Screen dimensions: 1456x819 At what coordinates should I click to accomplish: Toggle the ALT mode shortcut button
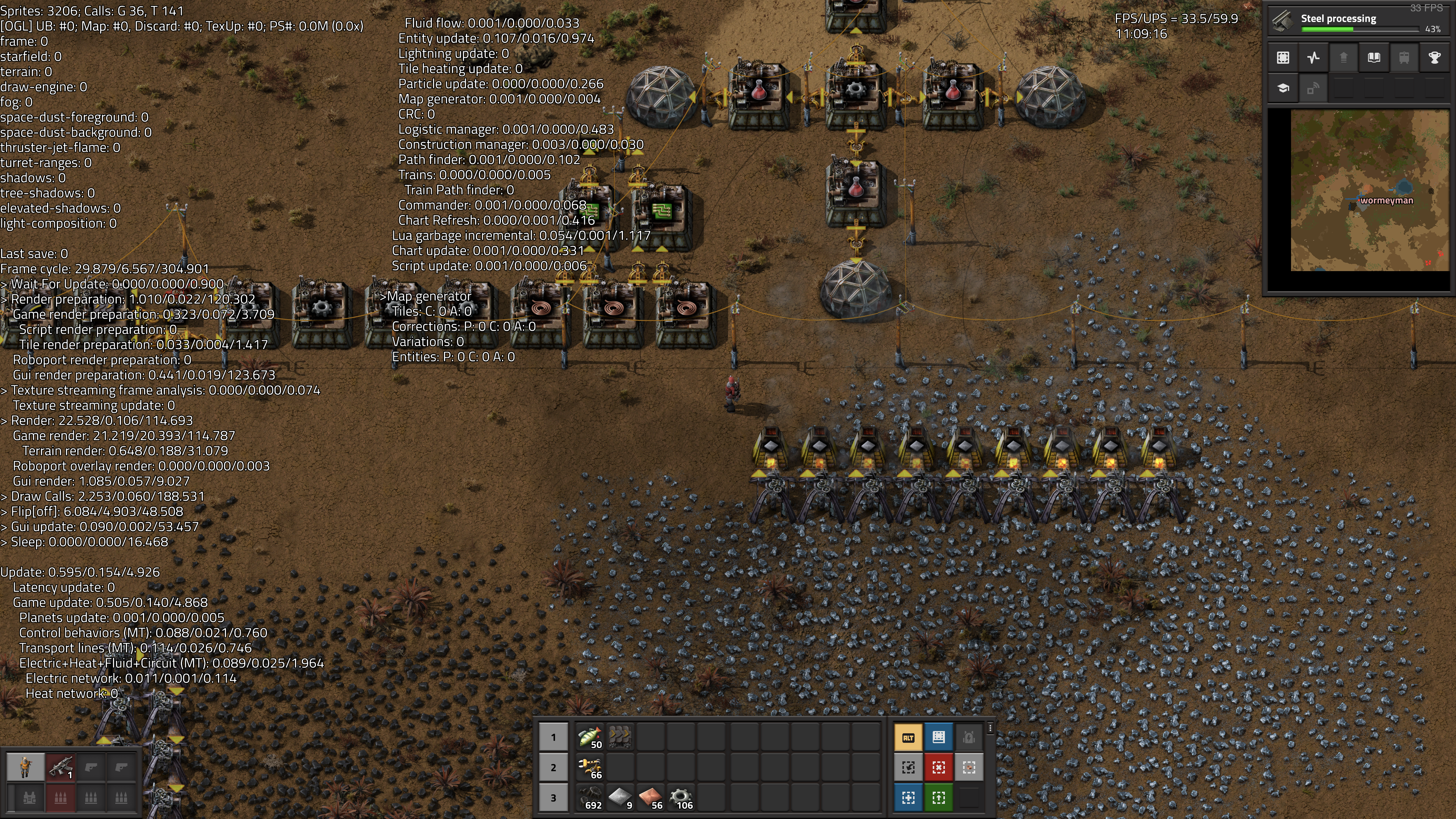[908, 737]
